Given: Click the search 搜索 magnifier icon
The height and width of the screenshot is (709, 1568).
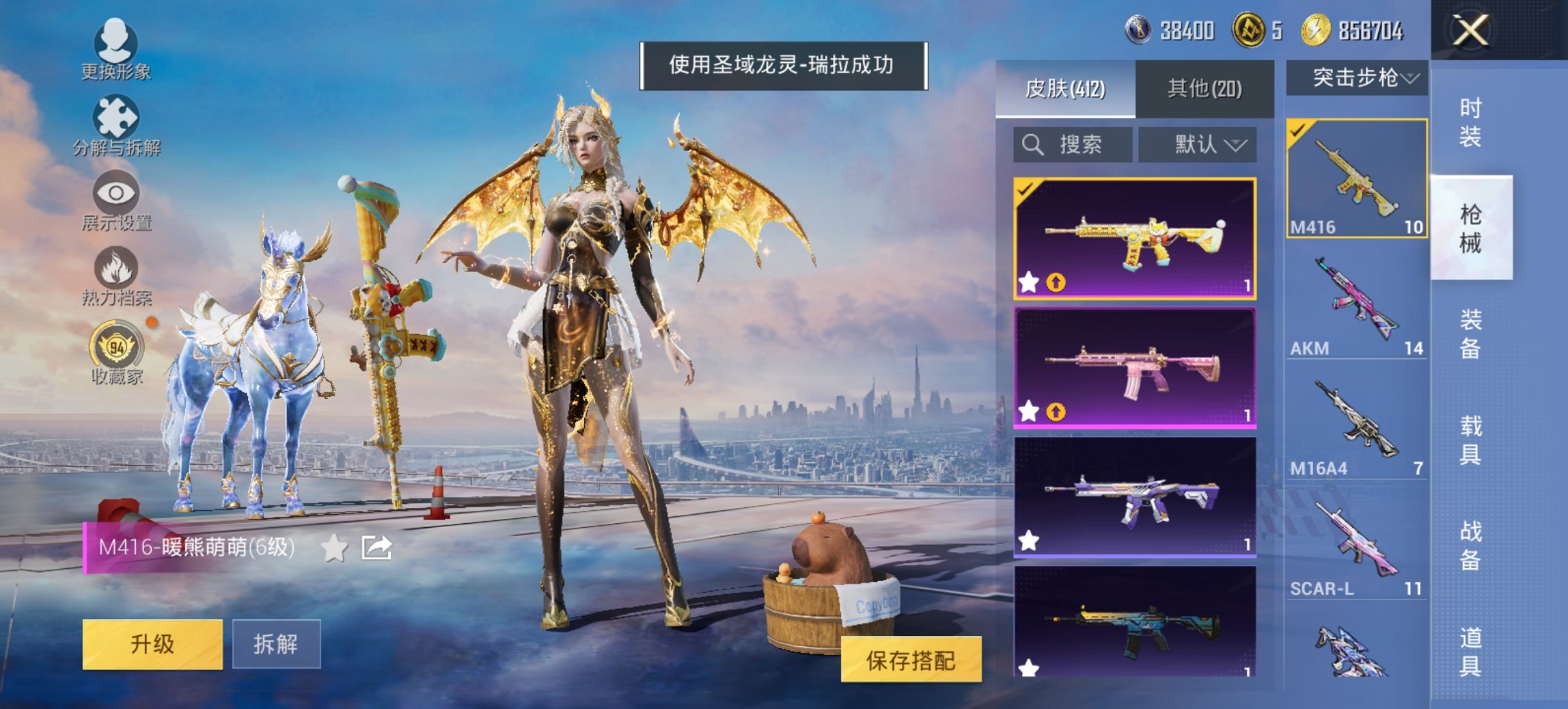Looking at the screenshot, I should pyautogui.click(x=1032, y=145).
